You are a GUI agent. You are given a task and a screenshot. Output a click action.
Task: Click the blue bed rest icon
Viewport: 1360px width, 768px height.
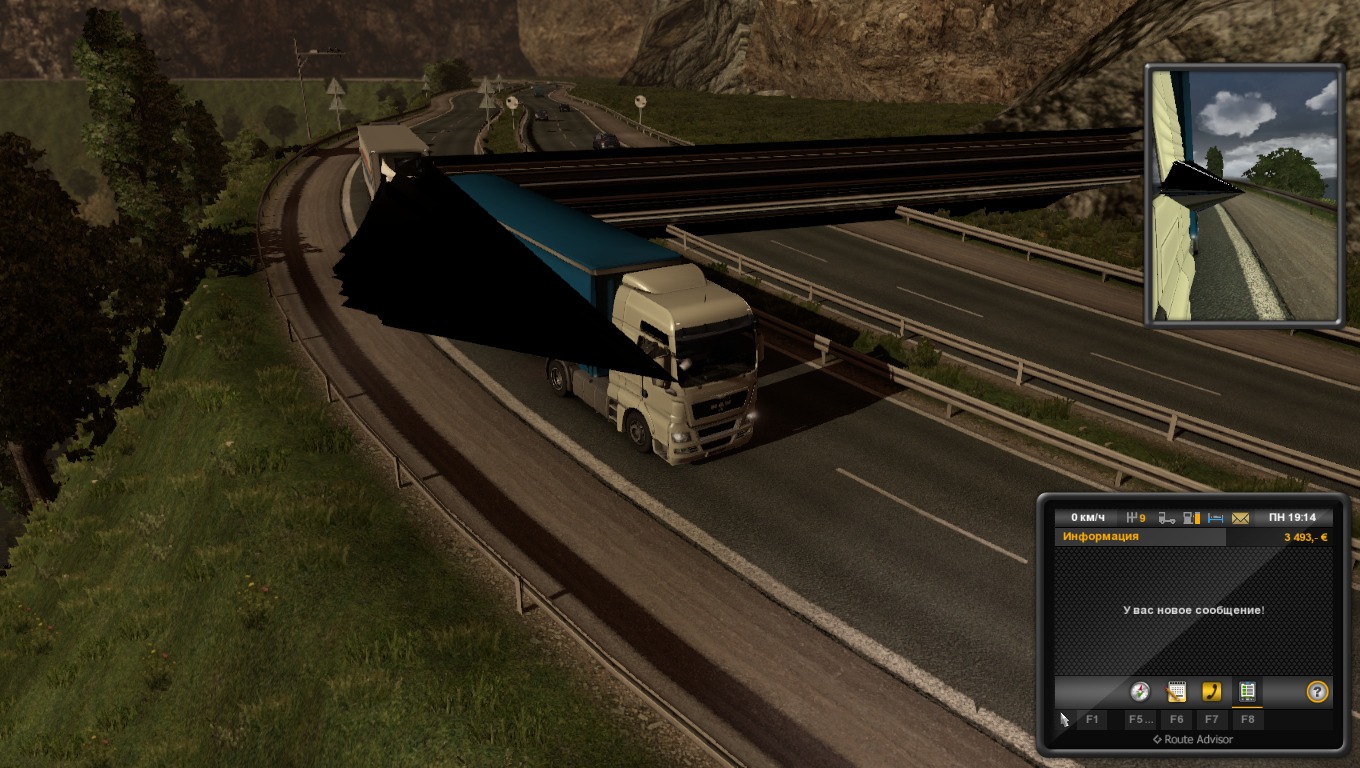[1215, 518]
